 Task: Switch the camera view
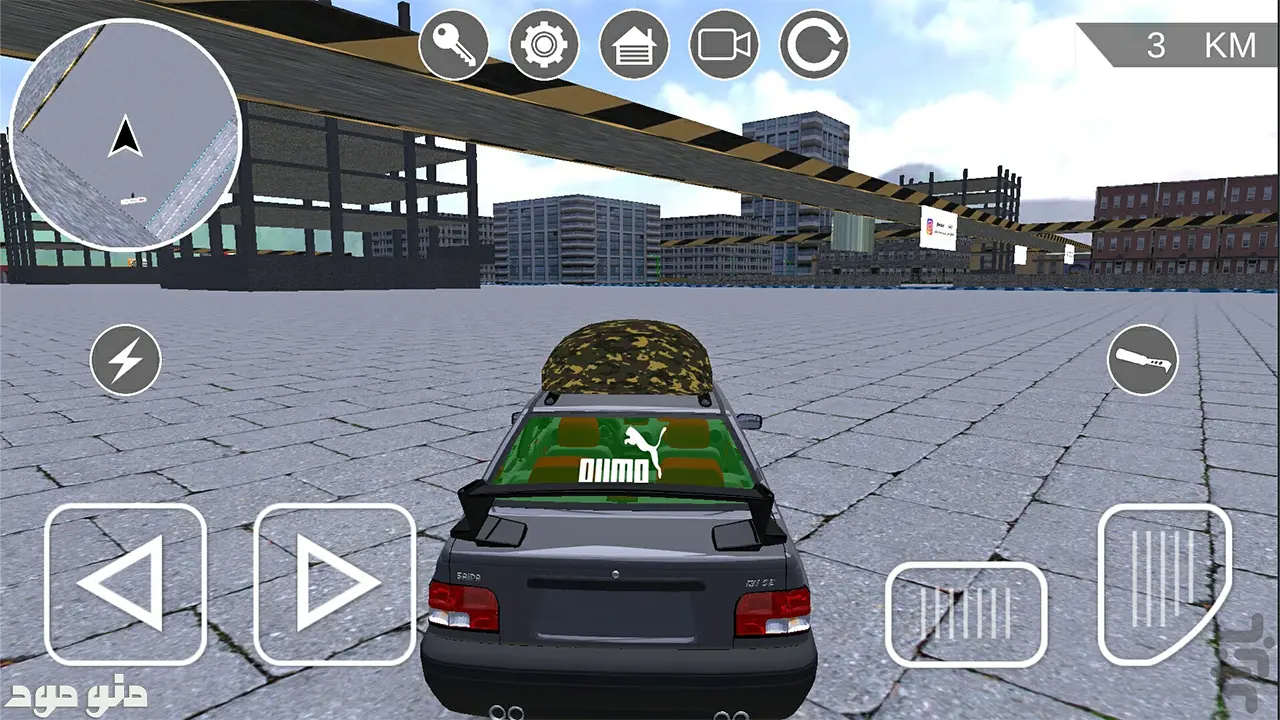pos(724,45)
